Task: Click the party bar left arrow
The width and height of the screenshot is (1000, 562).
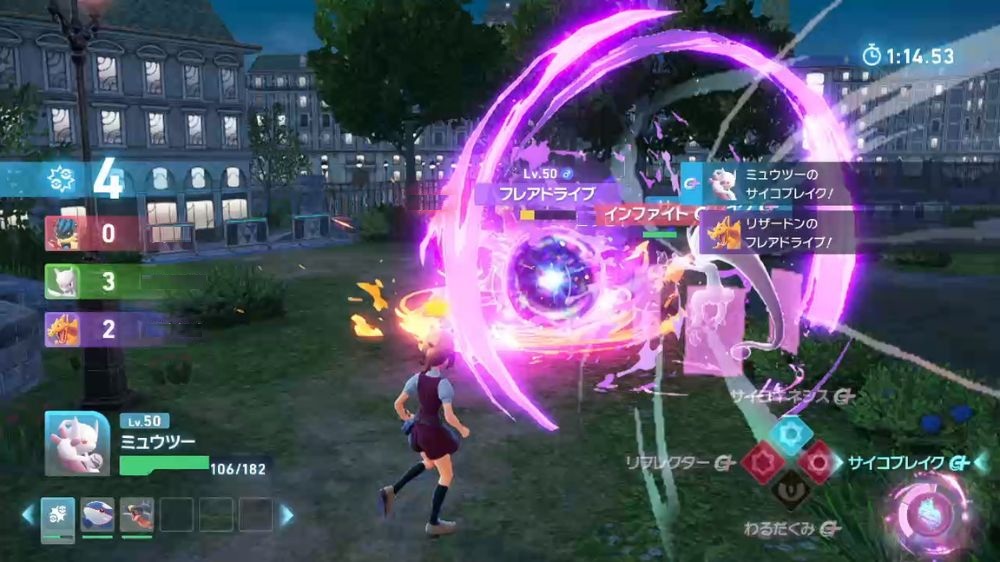Action: click(x=29, y=515)
